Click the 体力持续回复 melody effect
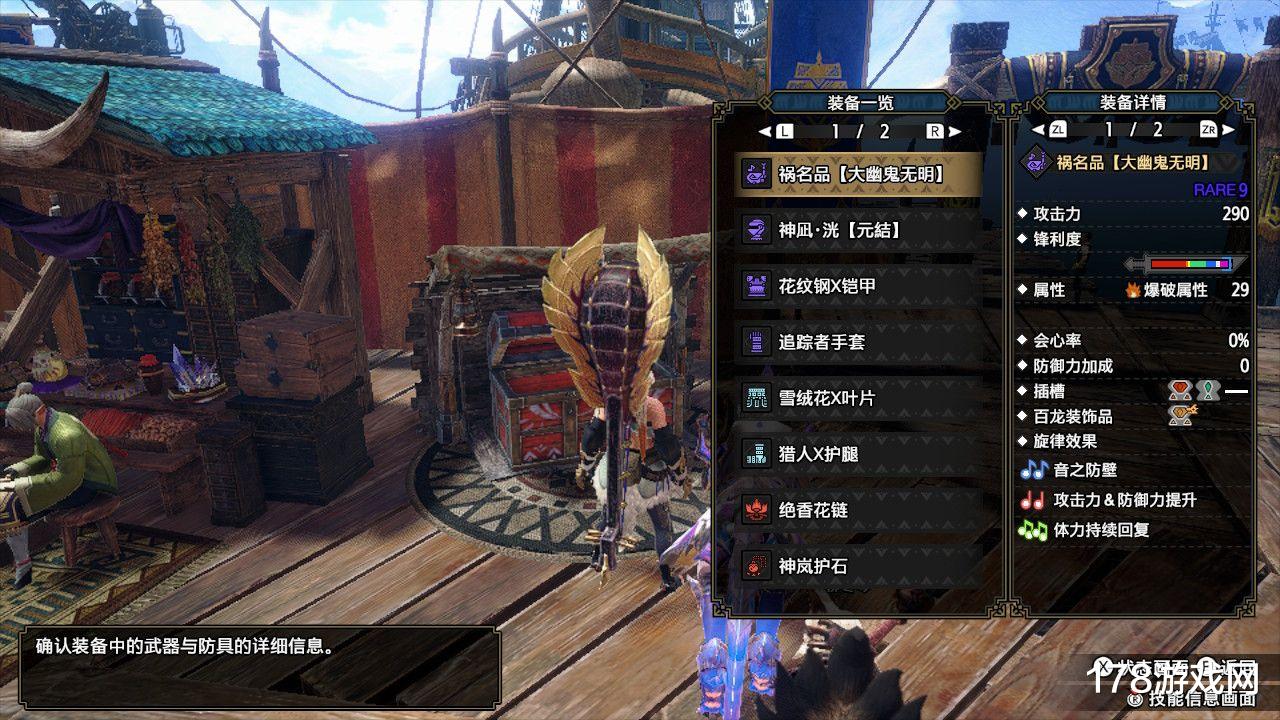This screenshot has width=1280, height=720. (1100, 530)
